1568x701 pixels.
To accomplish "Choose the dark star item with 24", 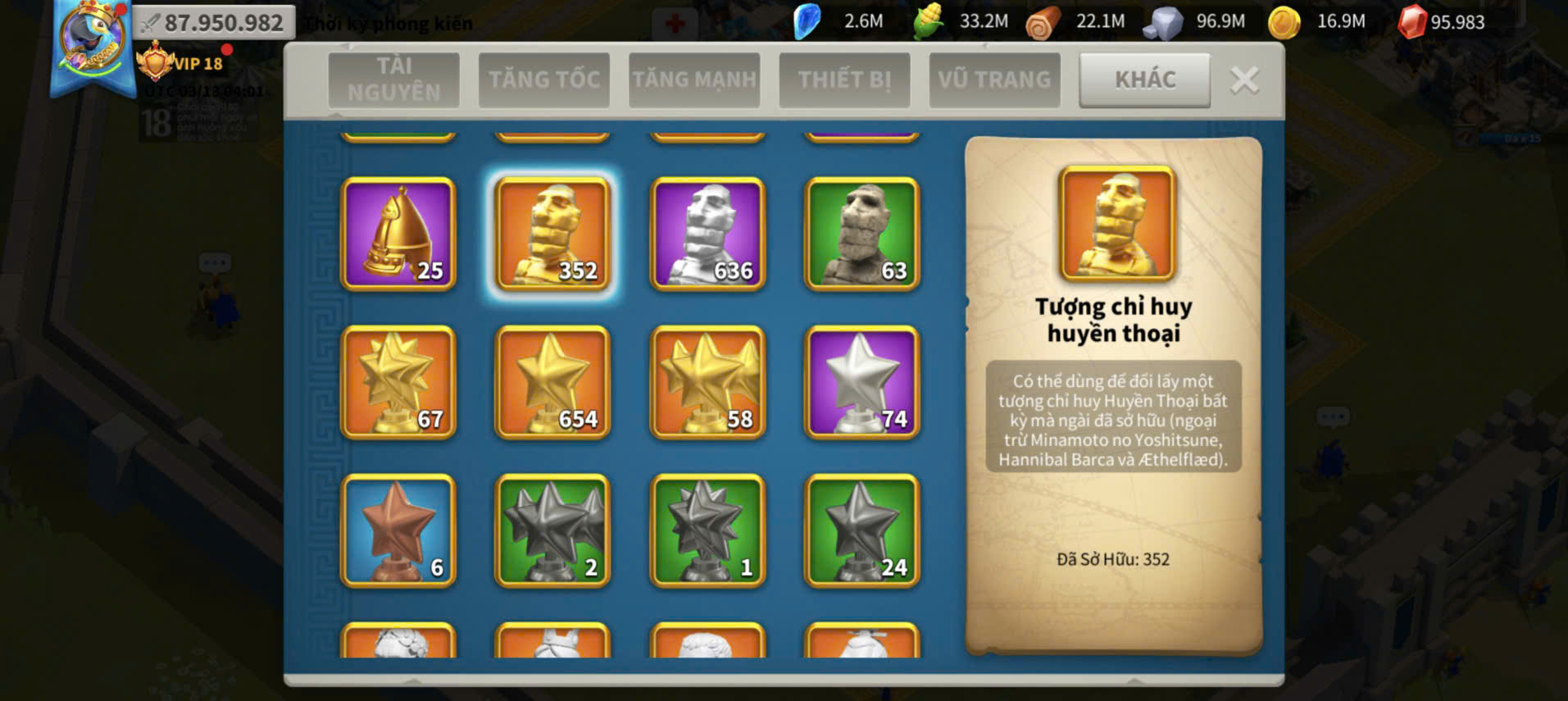I will (x=862, y=530).
